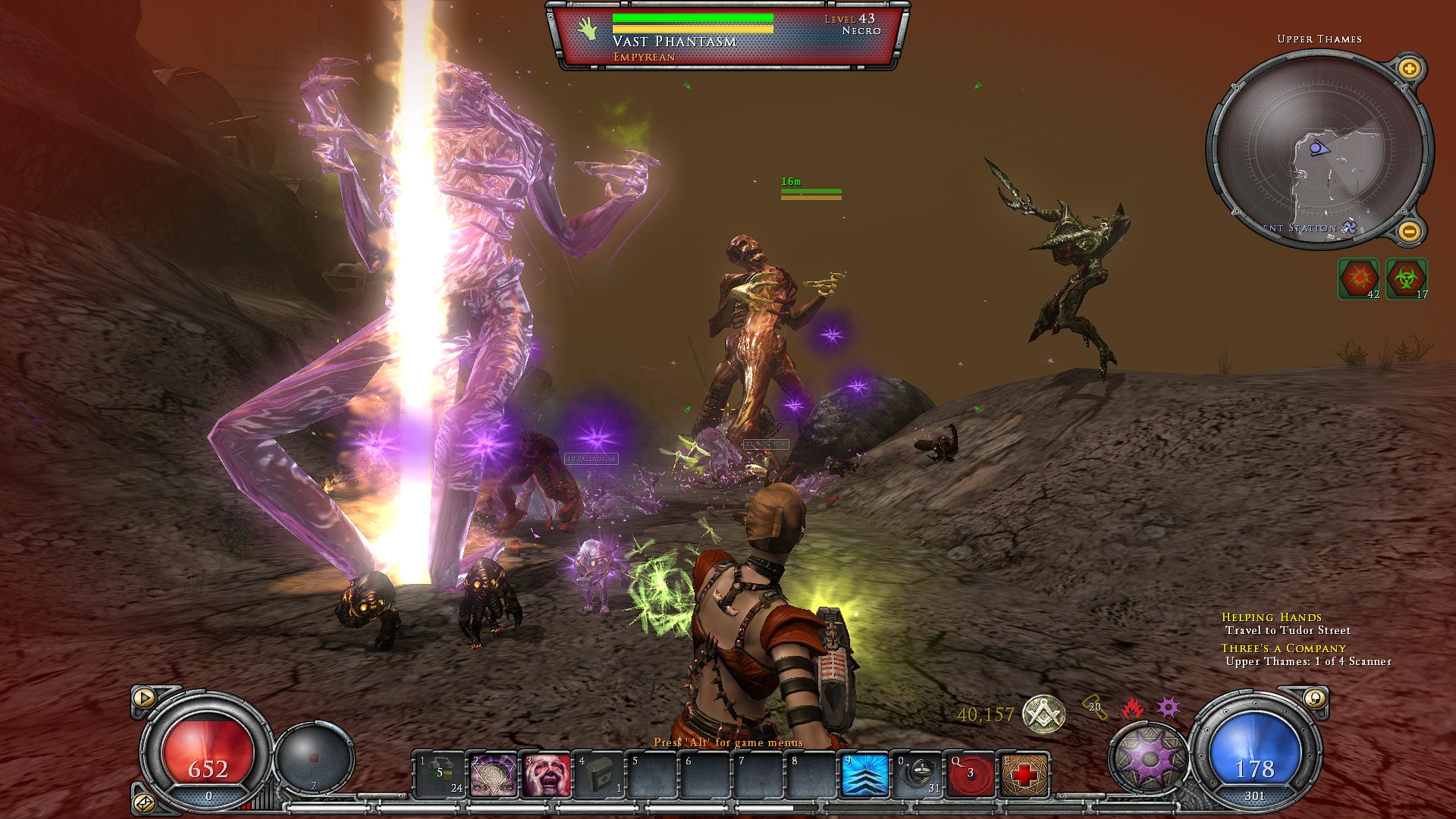Use the medkit box in slot 4

[x=600, y=775]
